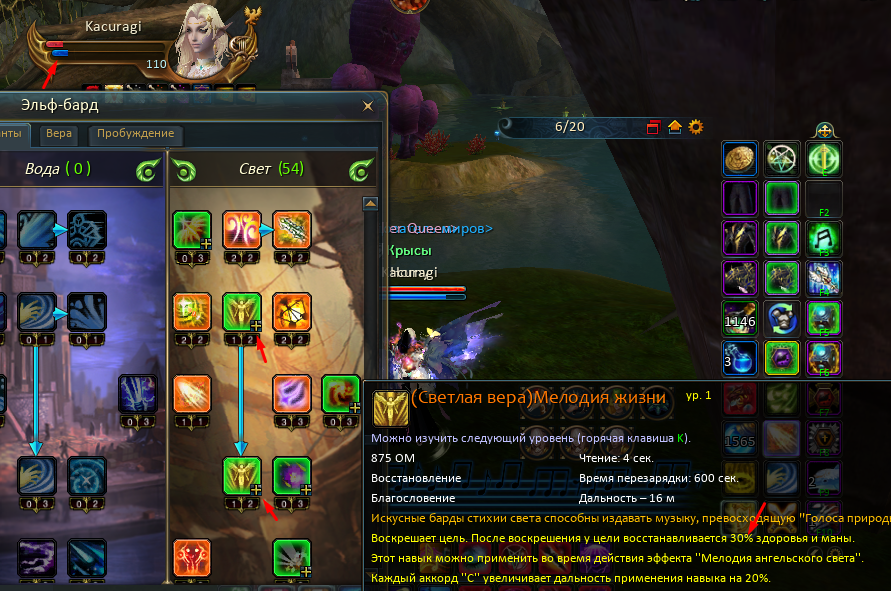Click the orange gear settings icon

click(x=696, y=127)
